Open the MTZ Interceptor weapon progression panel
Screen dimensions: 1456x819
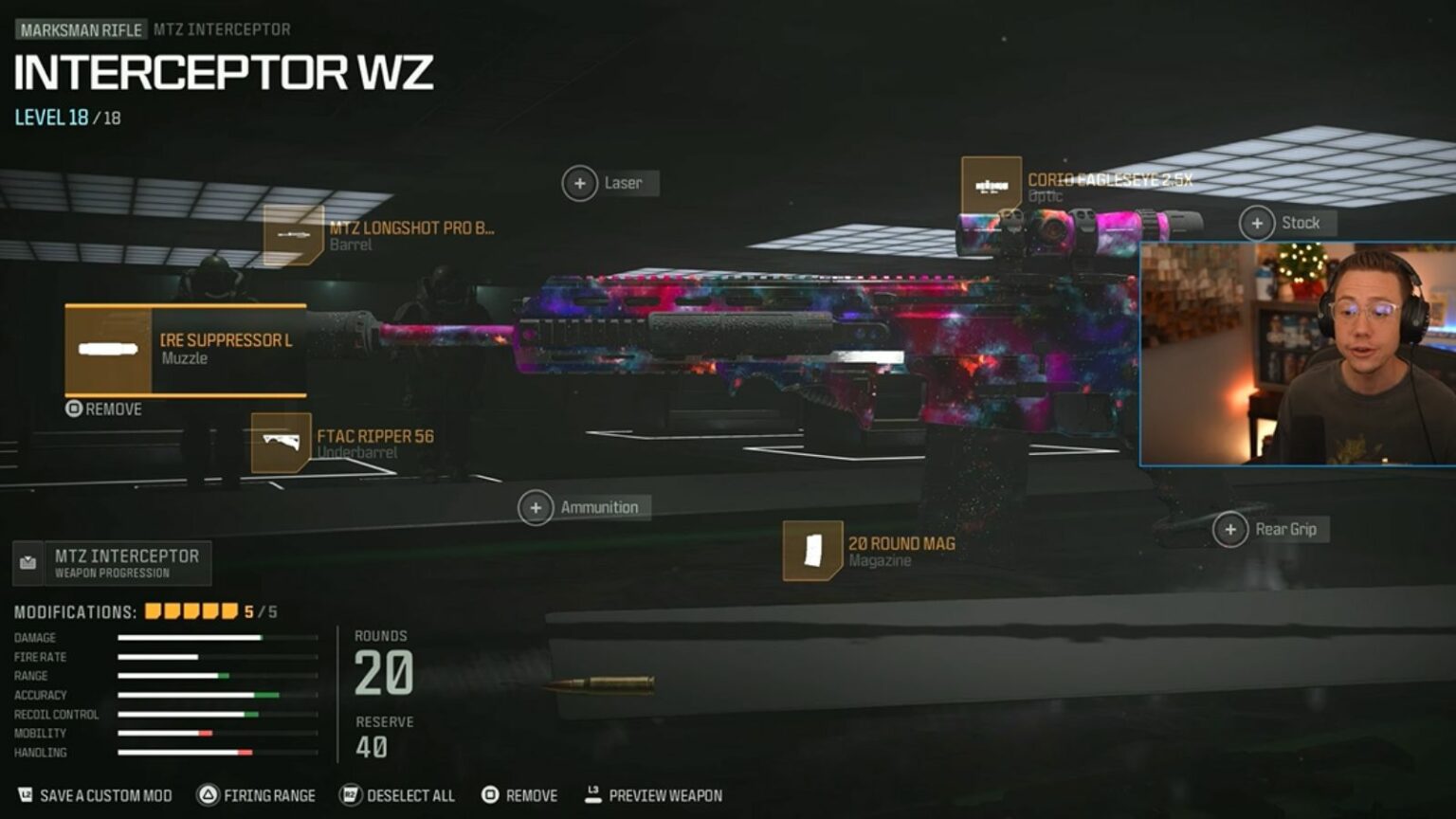(111, 563)
